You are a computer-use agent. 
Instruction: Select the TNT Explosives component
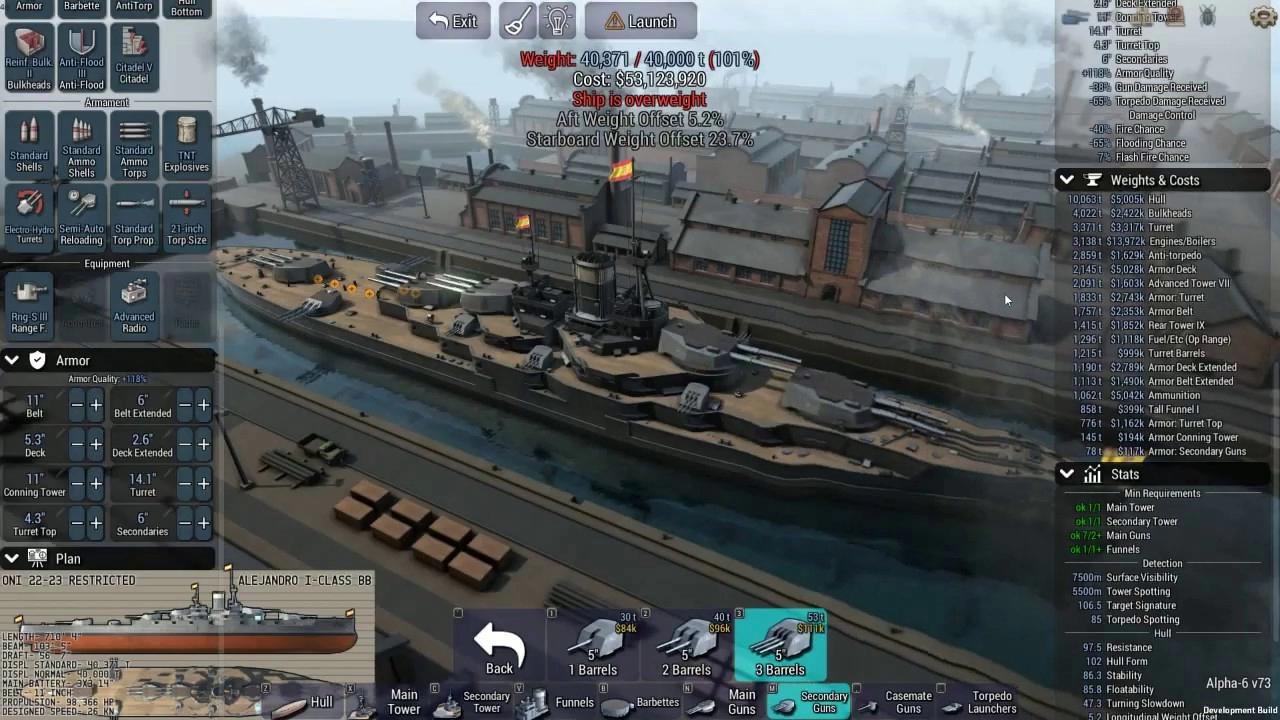[x=186, y=145]
